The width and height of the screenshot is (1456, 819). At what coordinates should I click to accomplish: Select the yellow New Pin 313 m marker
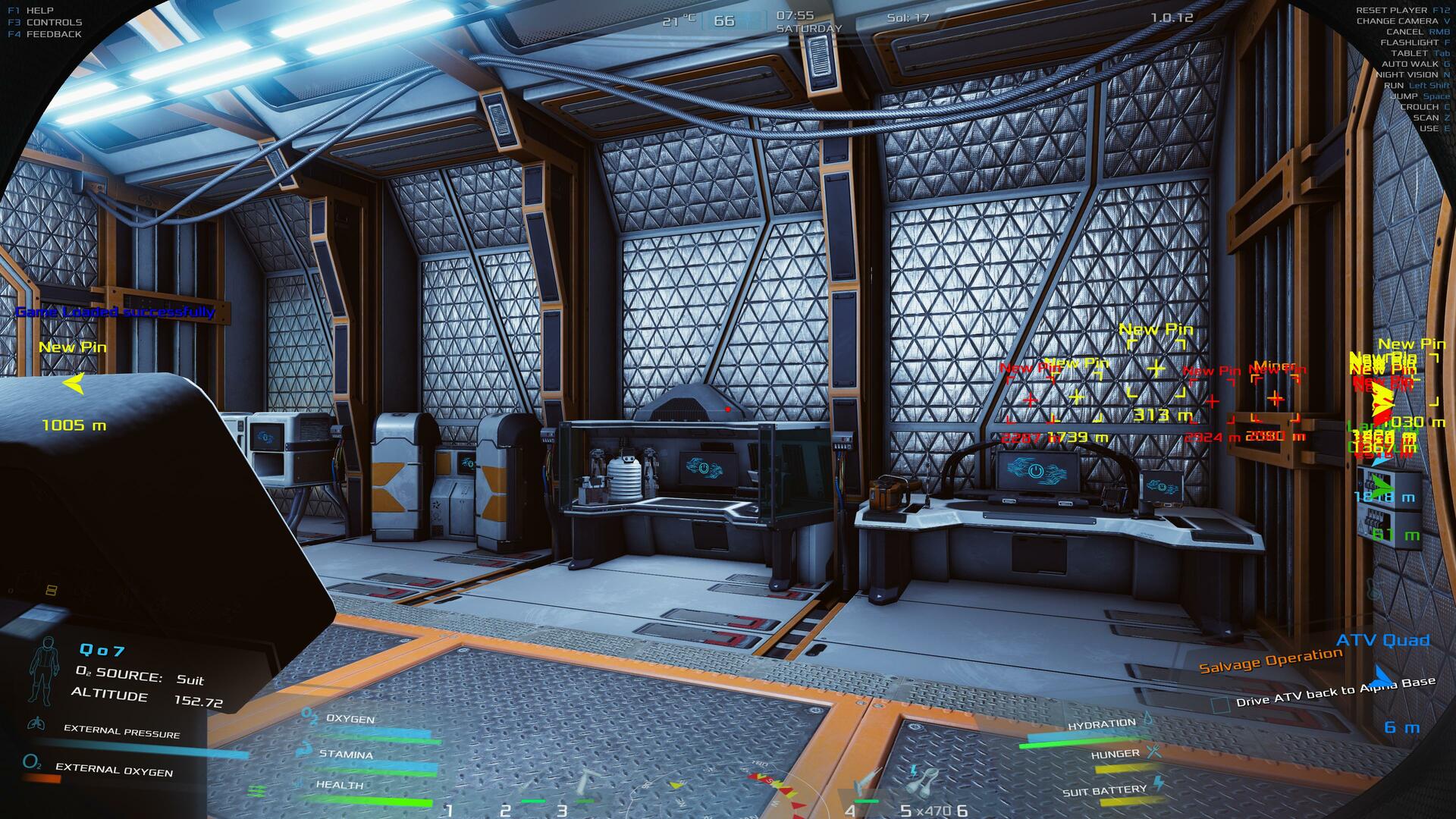(x=1156, y=369)
